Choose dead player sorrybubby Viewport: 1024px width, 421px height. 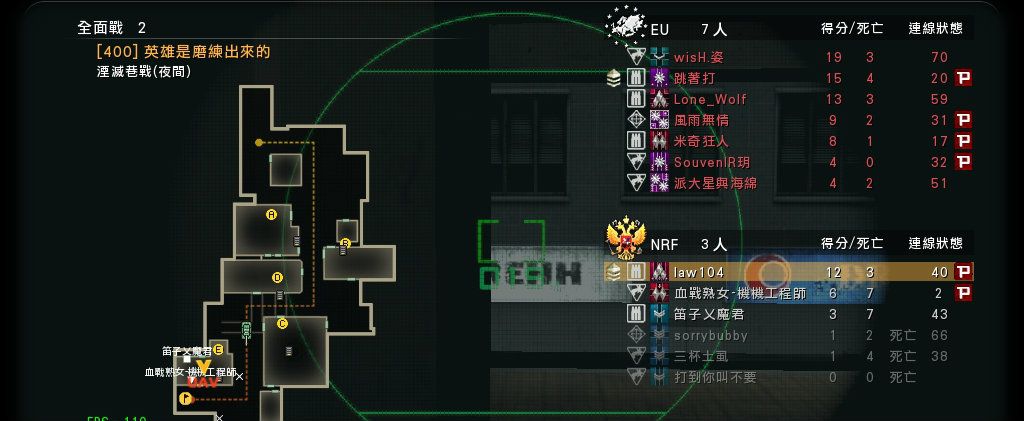[x=710, y=335]
